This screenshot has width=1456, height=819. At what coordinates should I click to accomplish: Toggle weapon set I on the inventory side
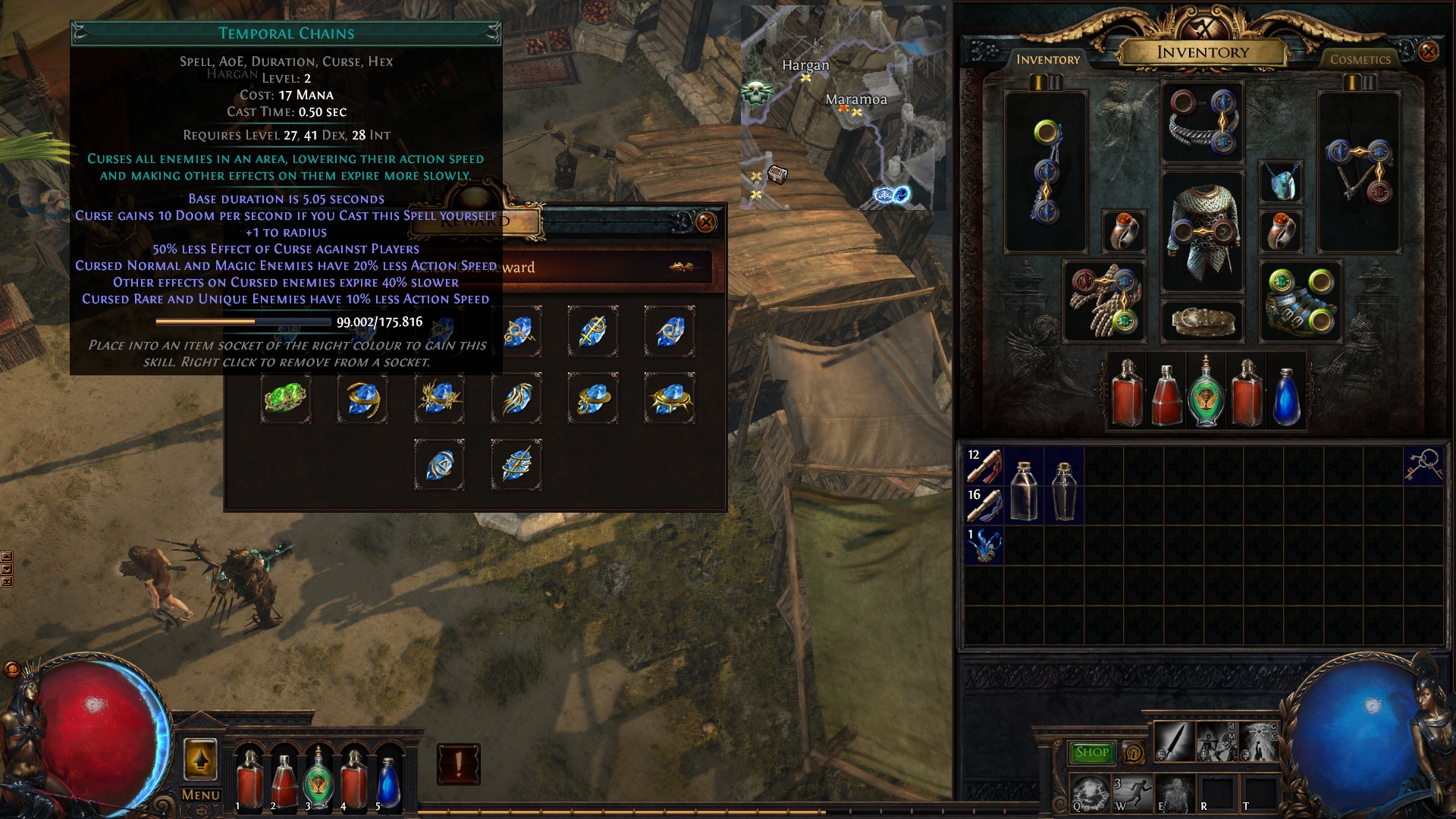pyautogui.click(x=1038, y=83)
